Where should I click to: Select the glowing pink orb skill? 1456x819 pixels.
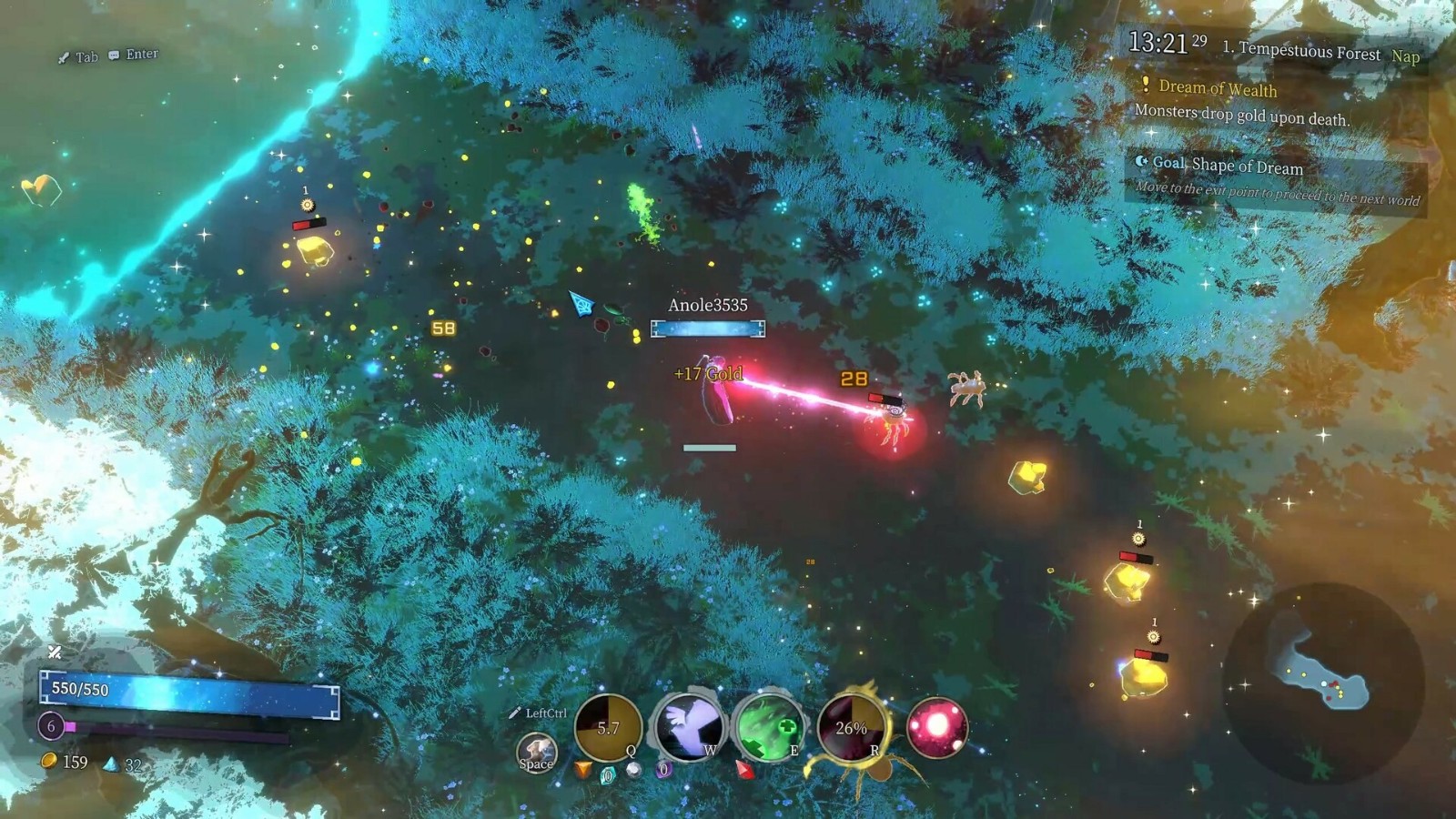click(936, 728)
